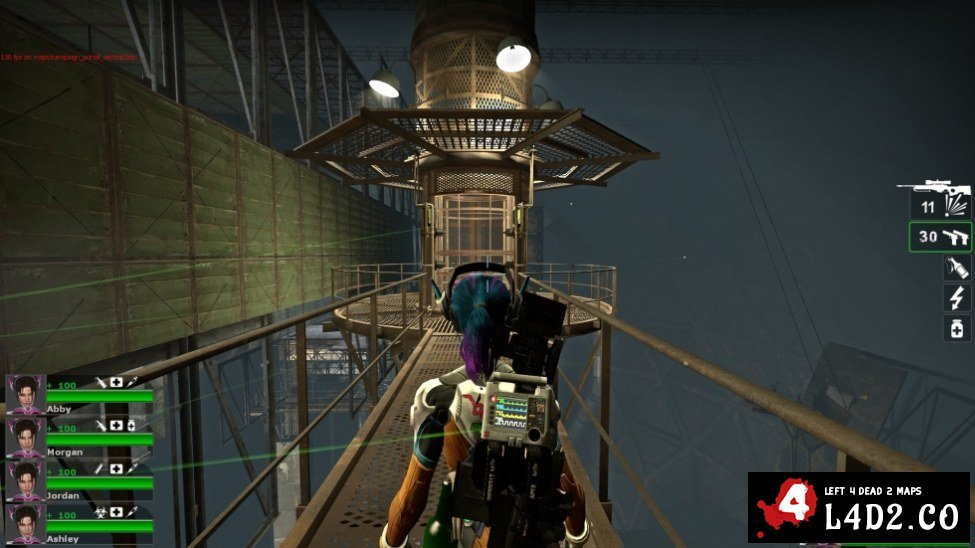The image size is (975, 548).
Task: Switch to the dual pistols slot
Action: pos(941,238)
